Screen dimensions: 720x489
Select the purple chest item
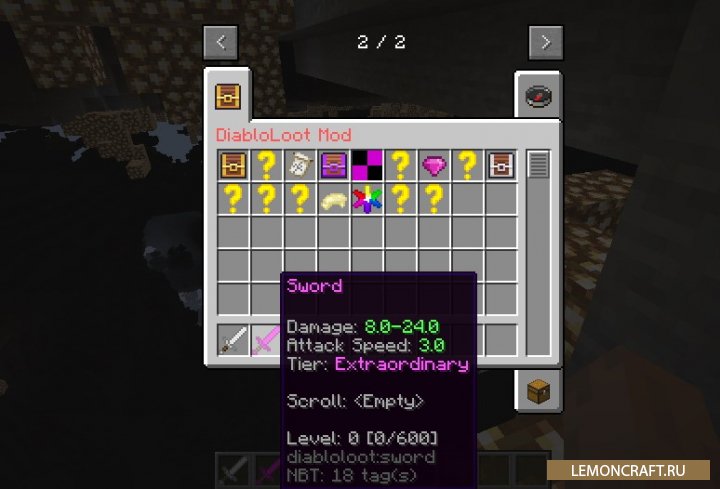(x=333, y=165)
